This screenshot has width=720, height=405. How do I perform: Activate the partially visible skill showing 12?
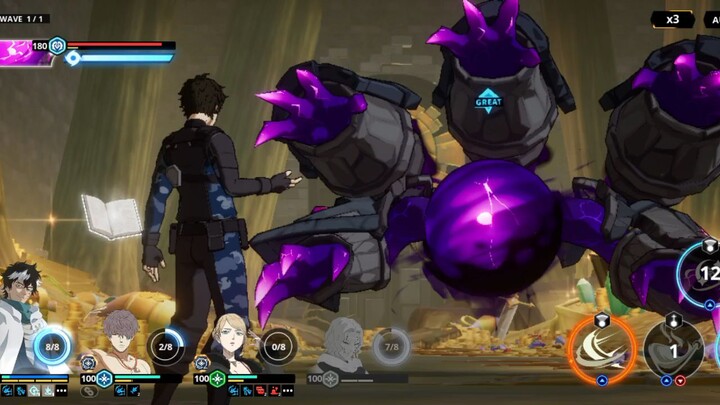click(x=704, y=272)
